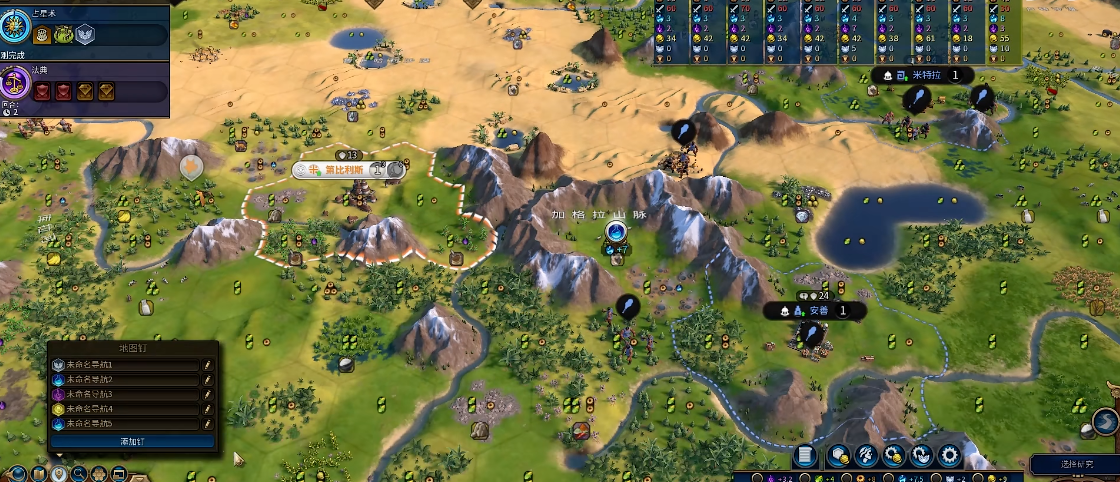This screenshot has height=482, width=1120.
Task: Click the 选择研究 choose research button
Action: tap(1075, 464)
